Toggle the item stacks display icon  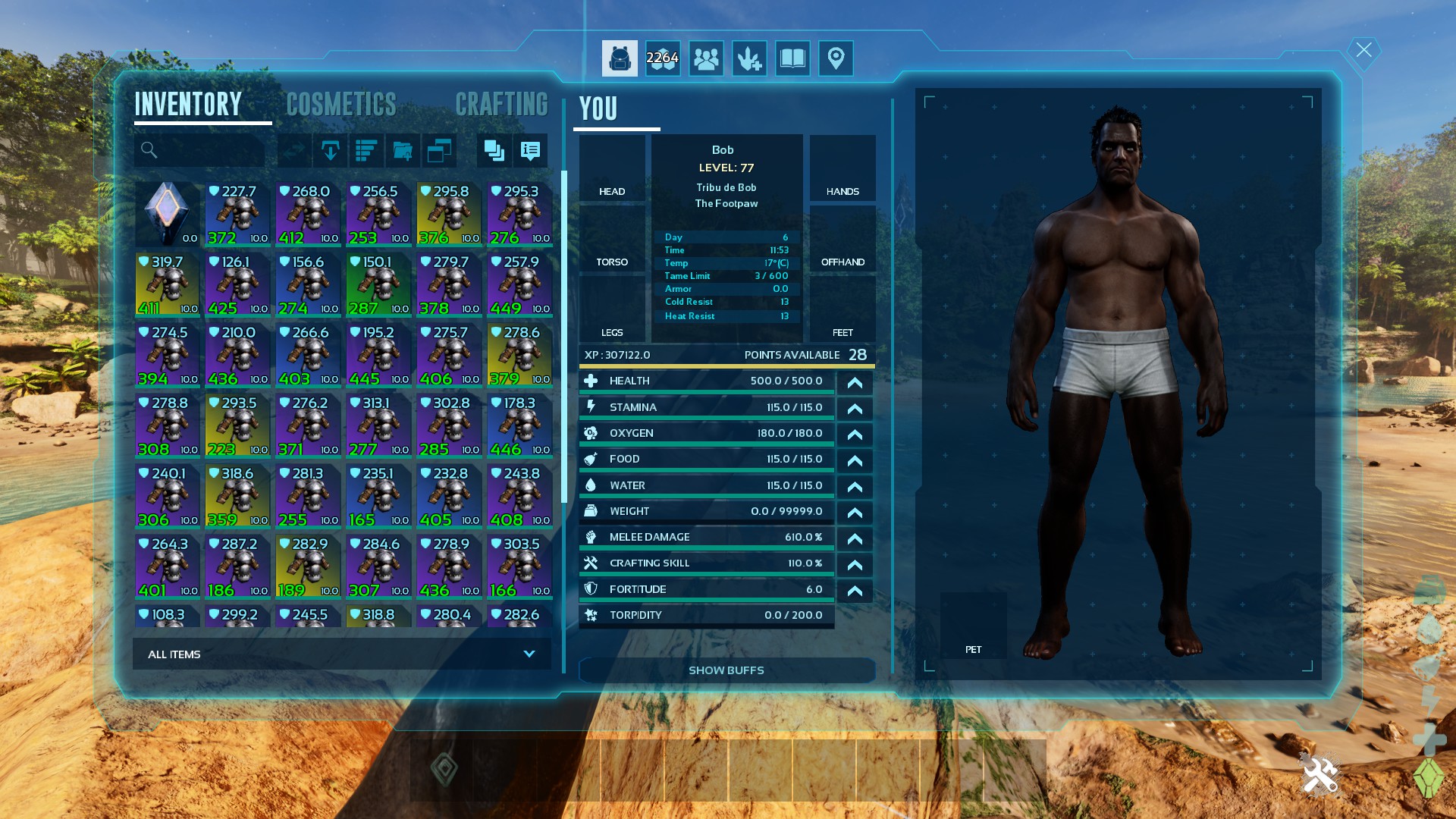(494, 151)
